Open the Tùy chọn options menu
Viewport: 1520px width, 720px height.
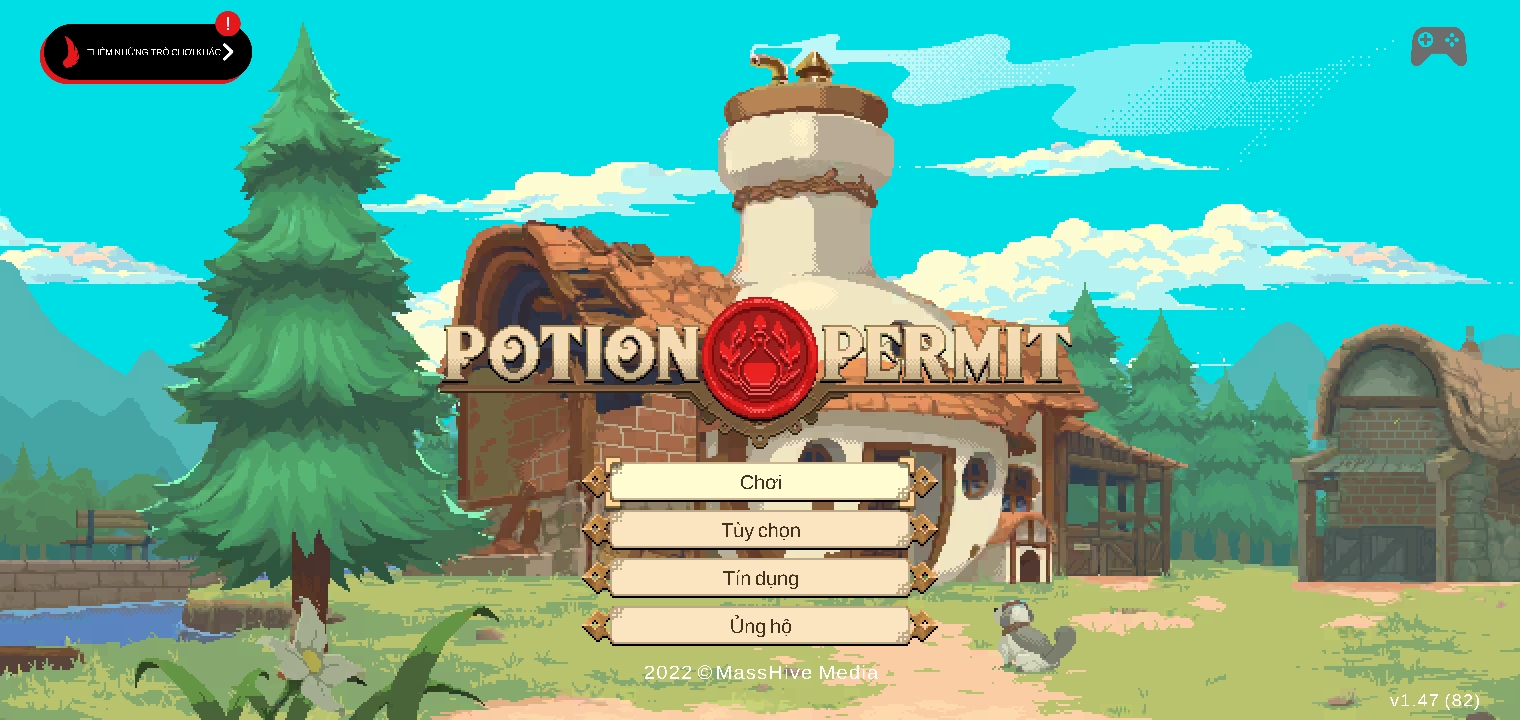click(760, 530)
